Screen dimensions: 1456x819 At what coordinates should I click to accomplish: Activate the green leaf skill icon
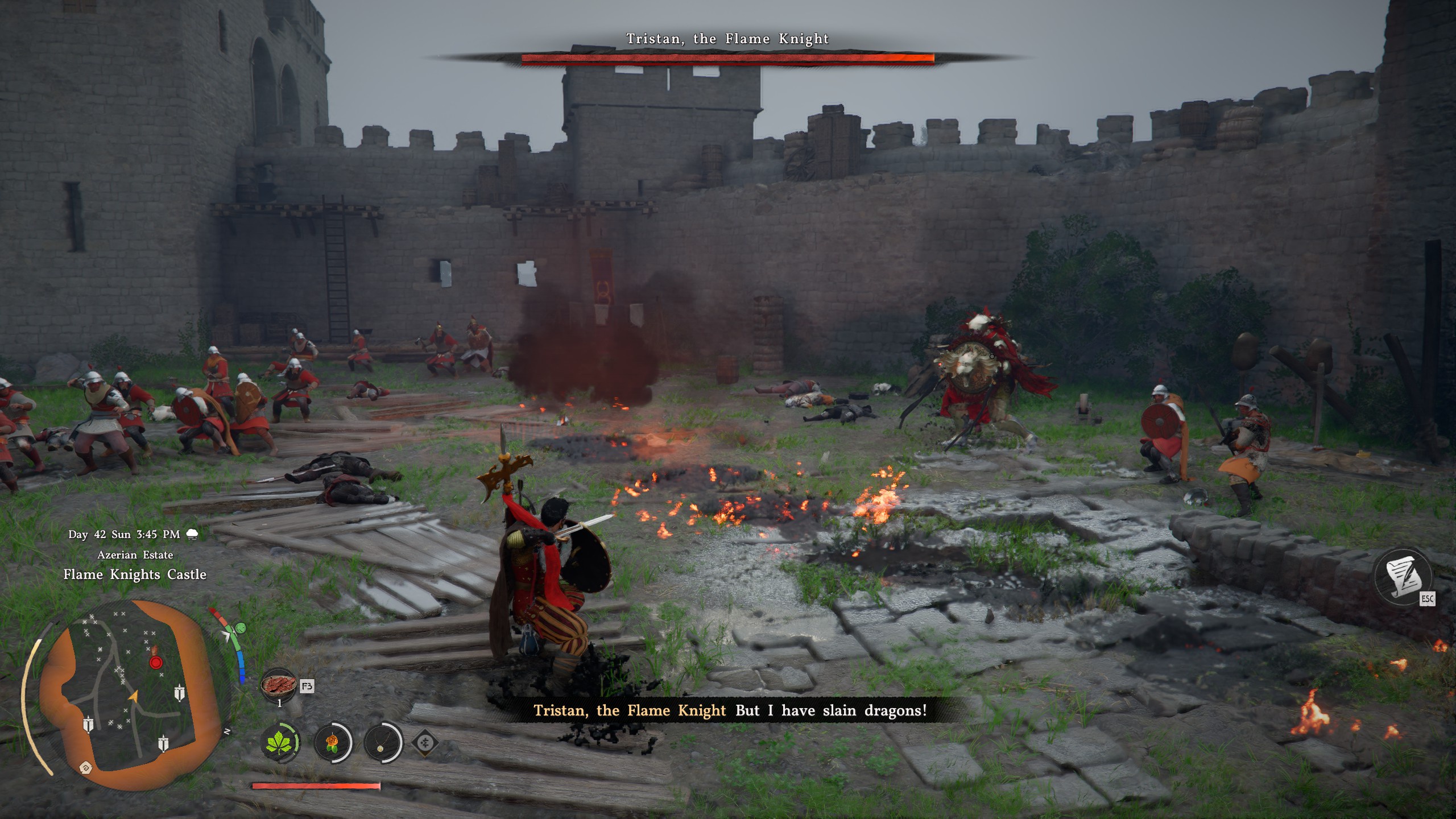click(280, 742)
